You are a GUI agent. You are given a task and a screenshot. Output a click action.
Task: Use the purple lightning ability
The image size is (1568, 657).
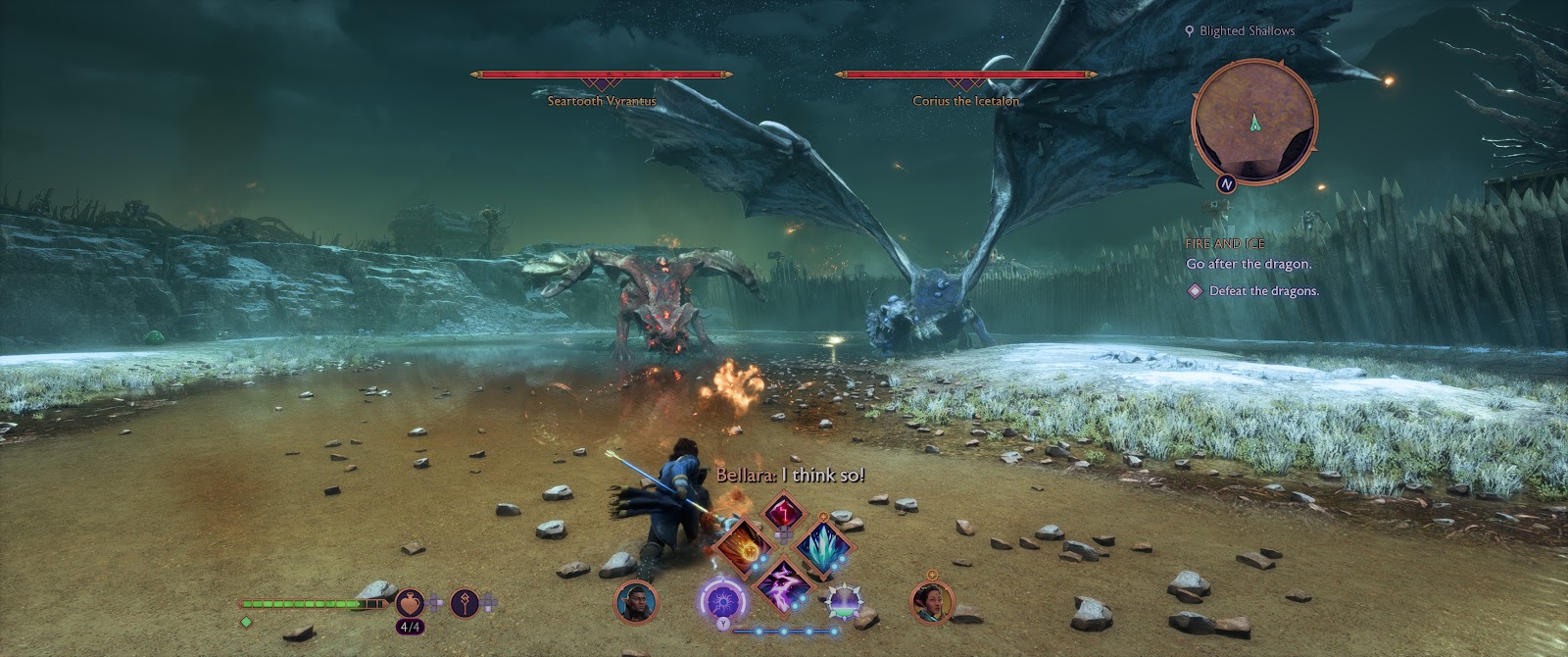[783, 582]
